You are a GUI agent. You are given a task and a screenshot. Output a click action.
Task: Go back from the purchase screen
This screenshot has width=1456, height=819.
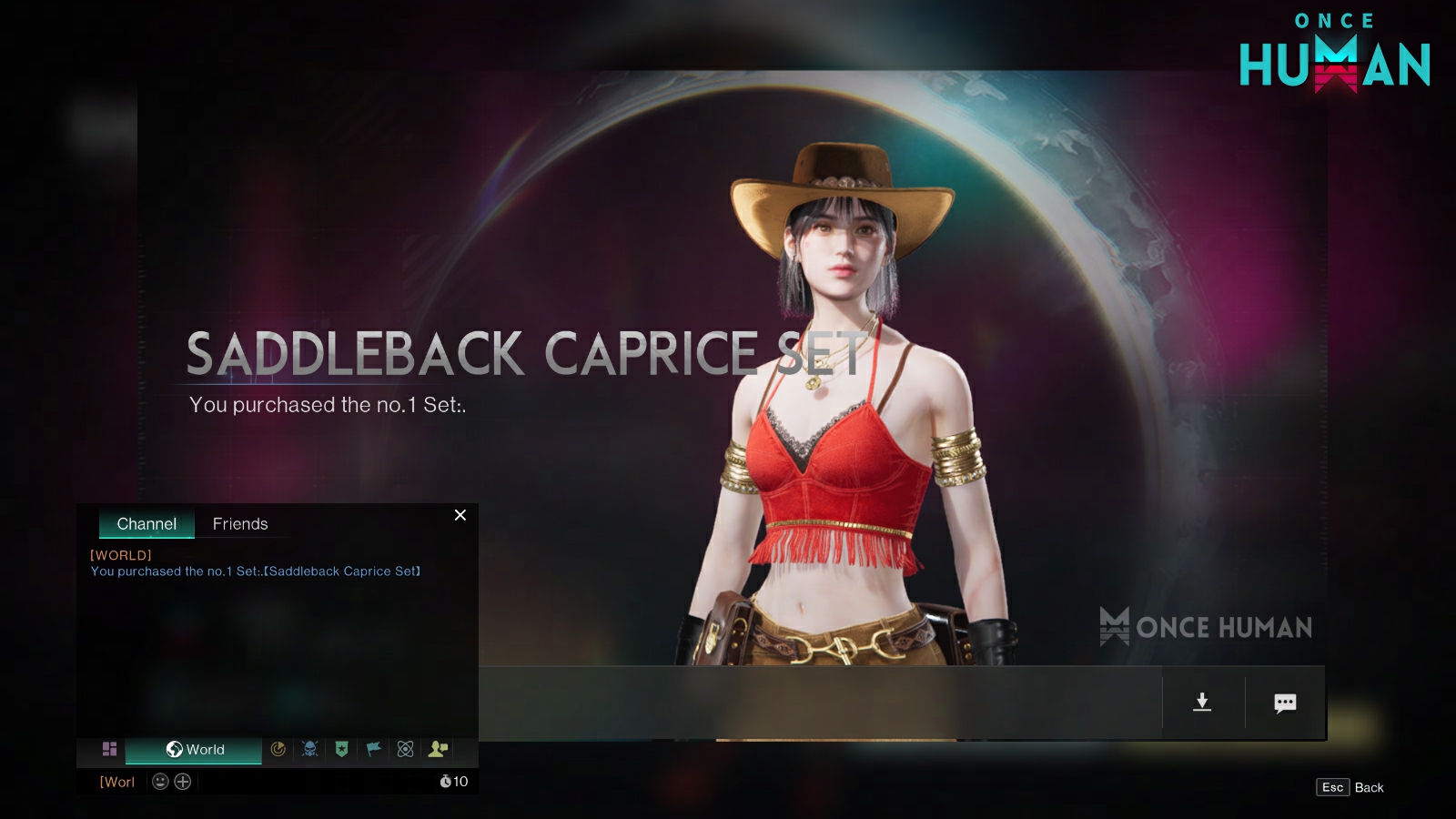tap(1350, 787)
